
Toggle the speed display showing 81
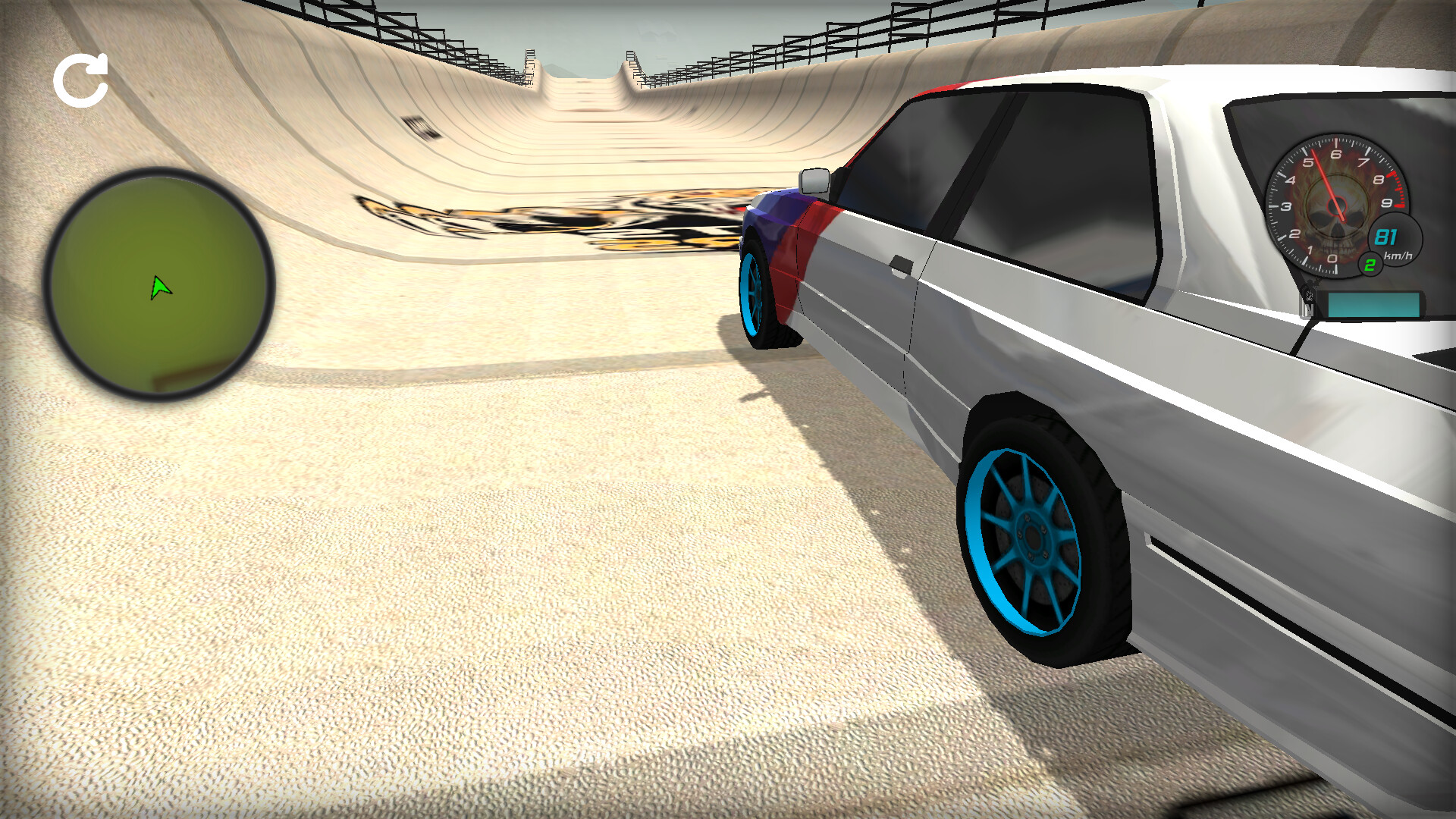(1387, 237)
